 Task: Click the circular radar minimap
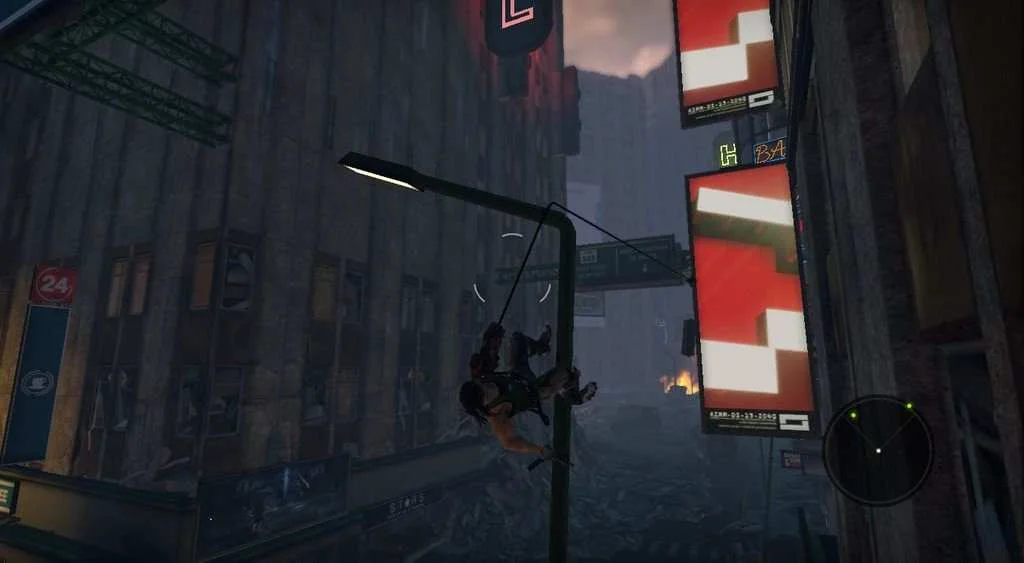click(x=878, y=450)
